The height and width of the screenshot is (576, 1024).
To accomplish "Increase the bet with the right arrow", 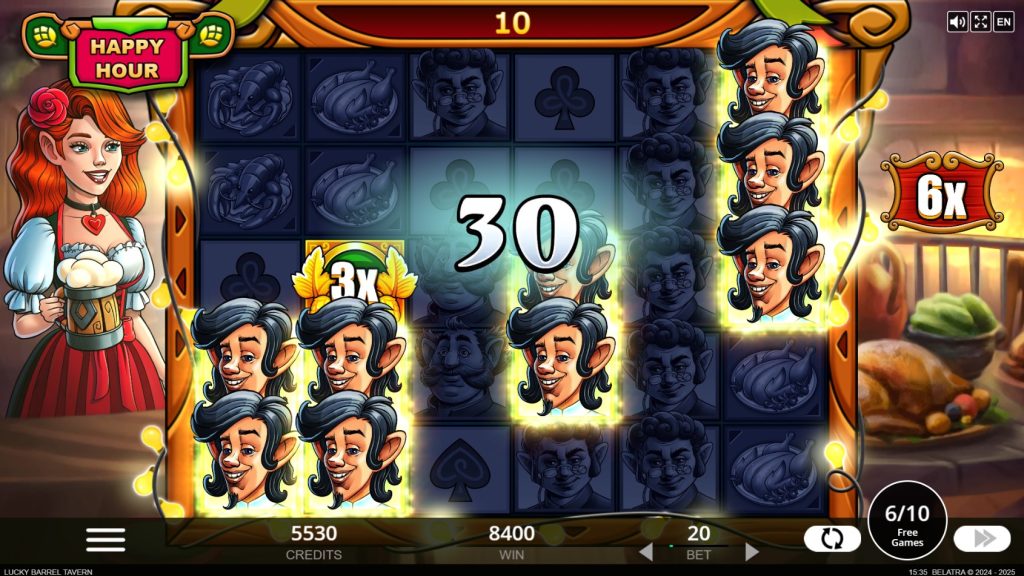I will [x=752, y=552].
